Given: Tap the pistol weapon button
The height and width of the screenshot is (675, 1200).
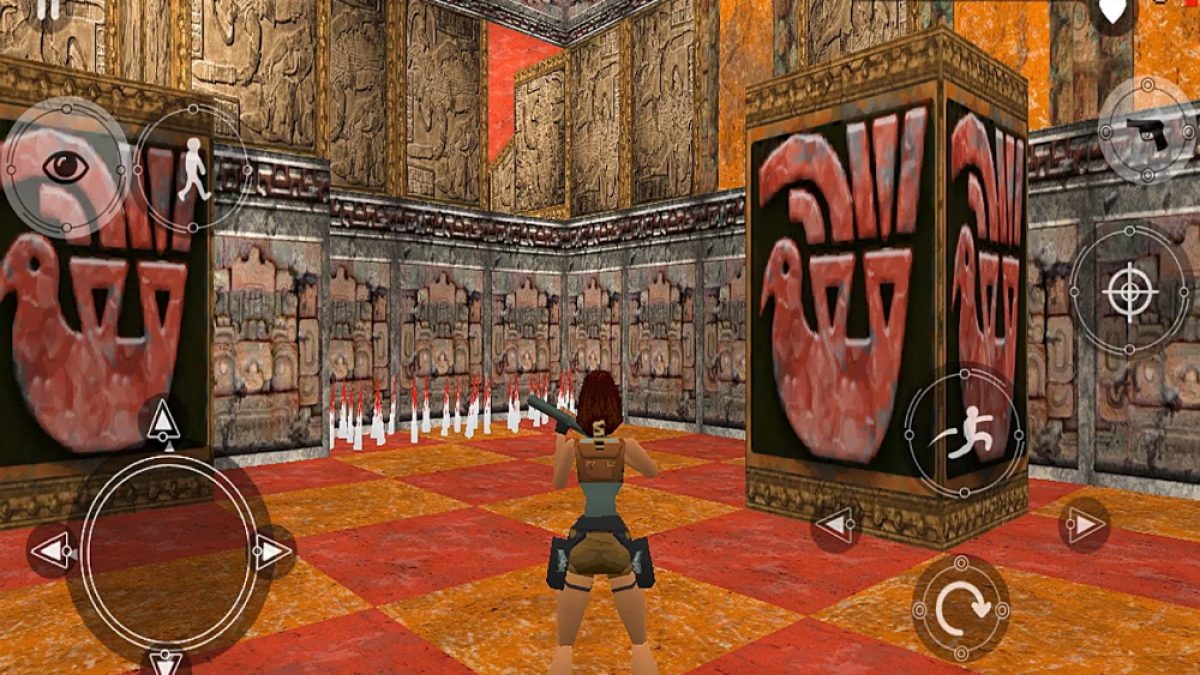Looking at the screenshot, I should click(x=1147, y=131).
